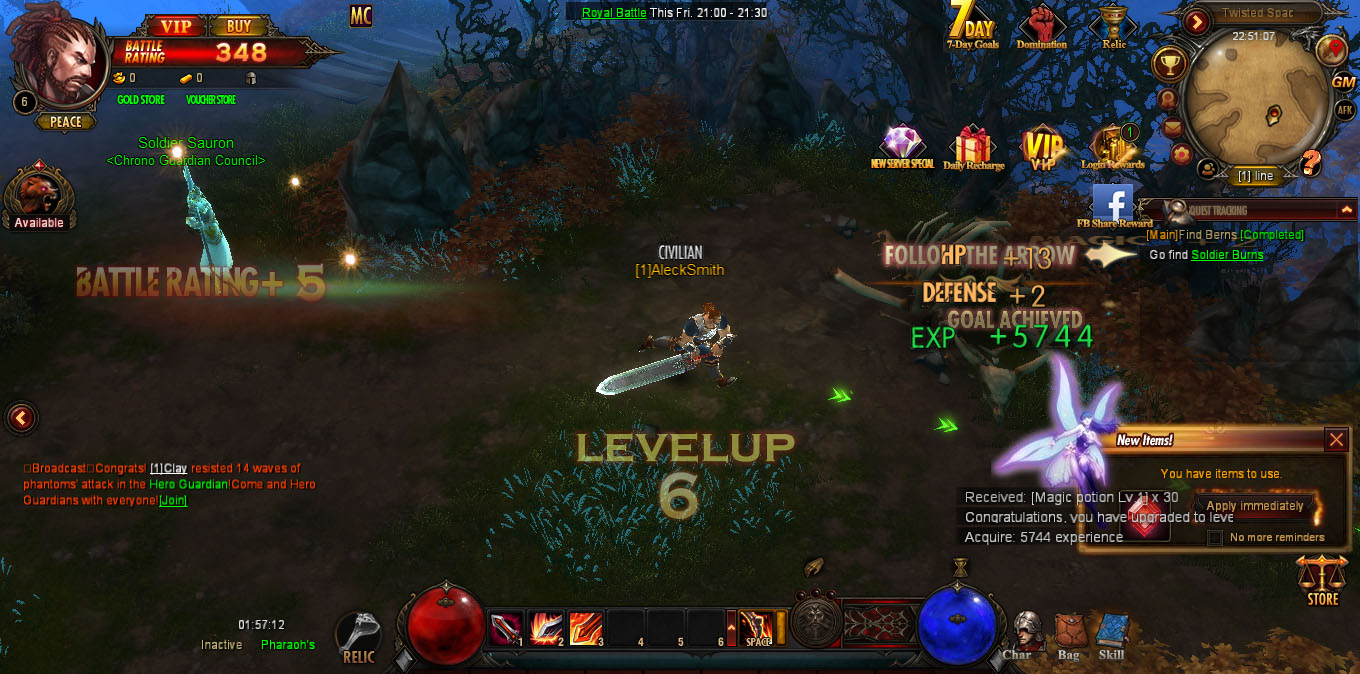Click the BUY button

coord(239,26)
